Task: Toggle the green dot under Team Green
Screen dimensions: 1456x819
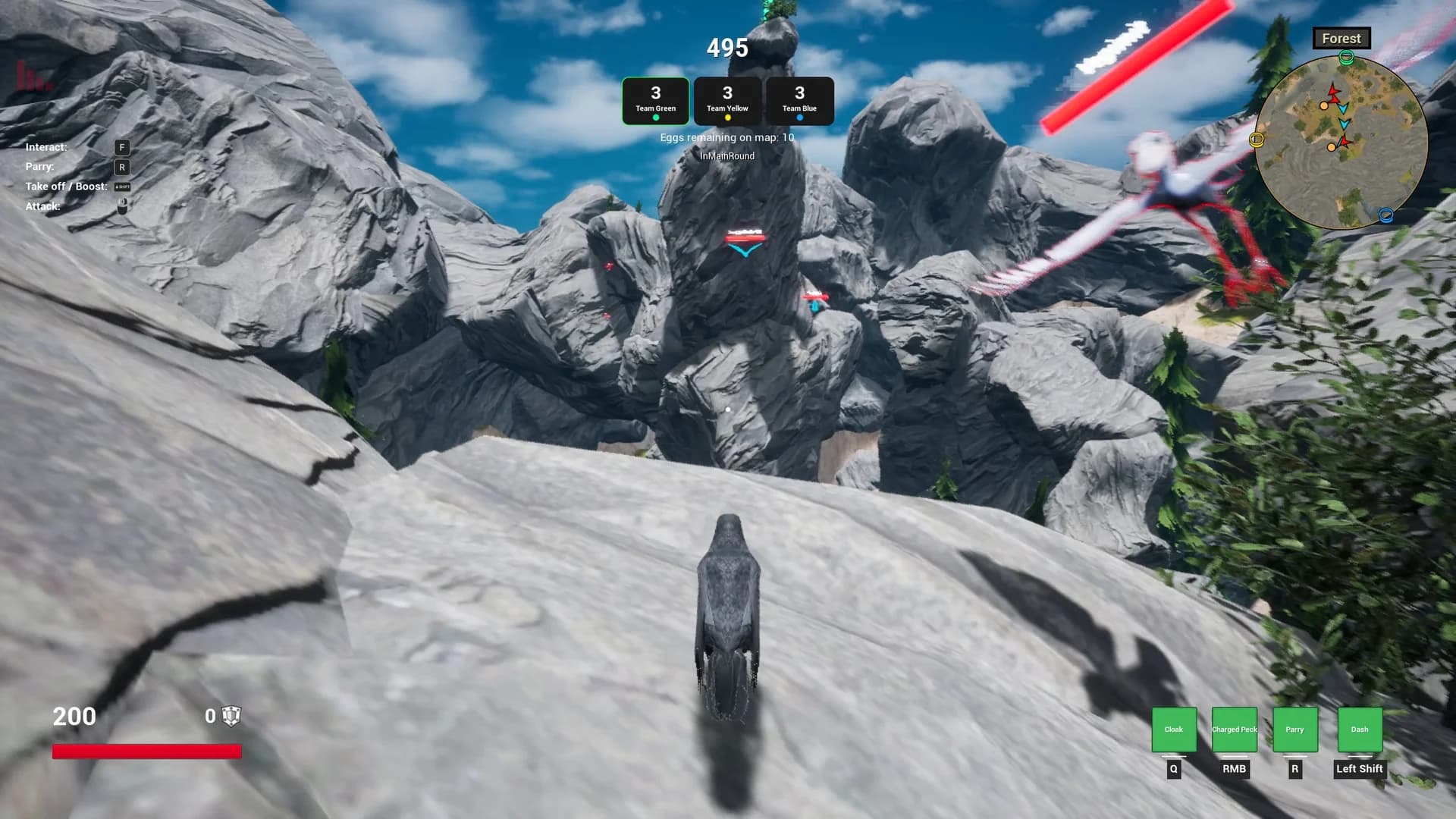Action: click(x=655, y=118)
